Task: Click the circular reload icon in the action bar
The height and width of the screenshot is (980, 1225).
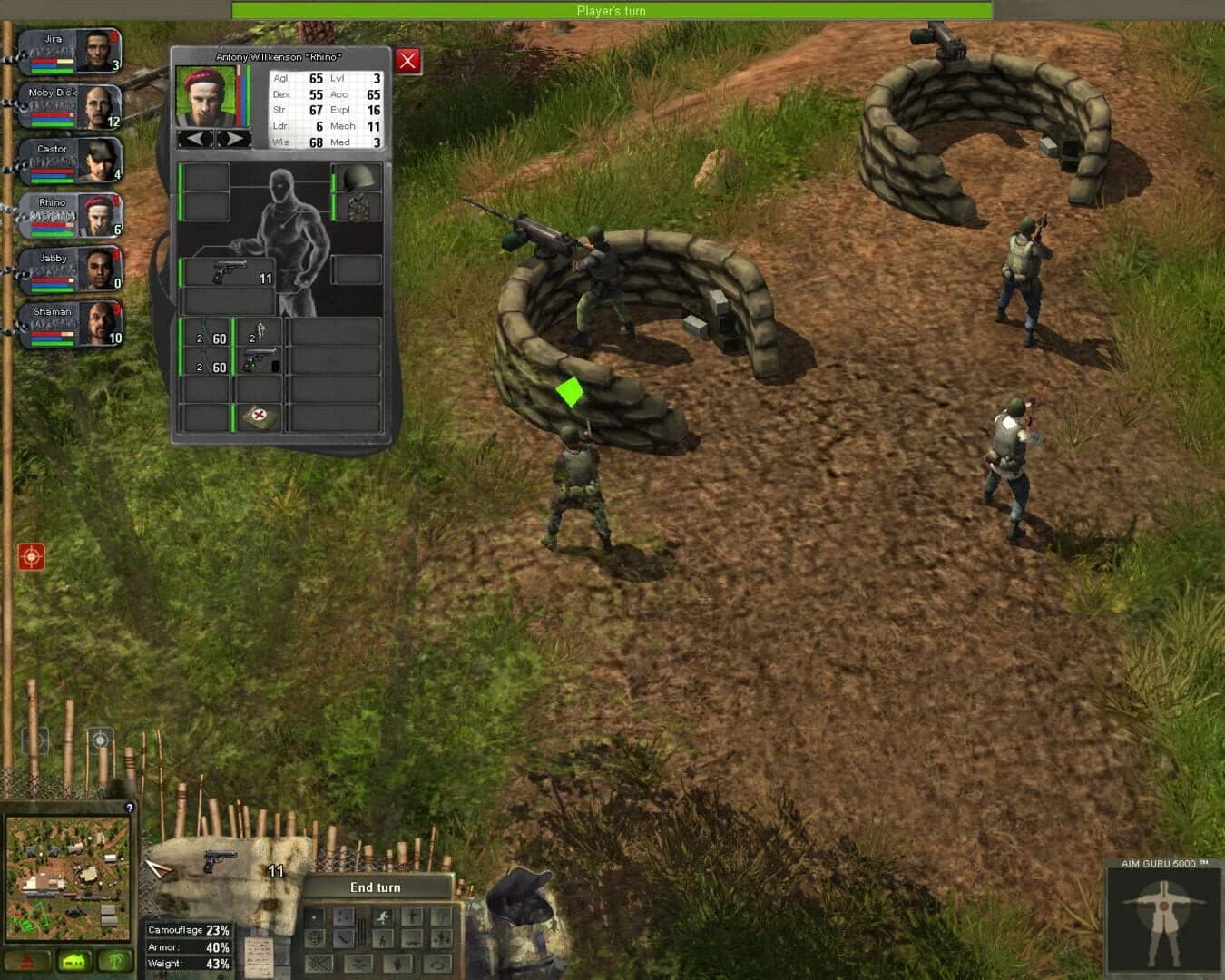Action: coord(436,964)
